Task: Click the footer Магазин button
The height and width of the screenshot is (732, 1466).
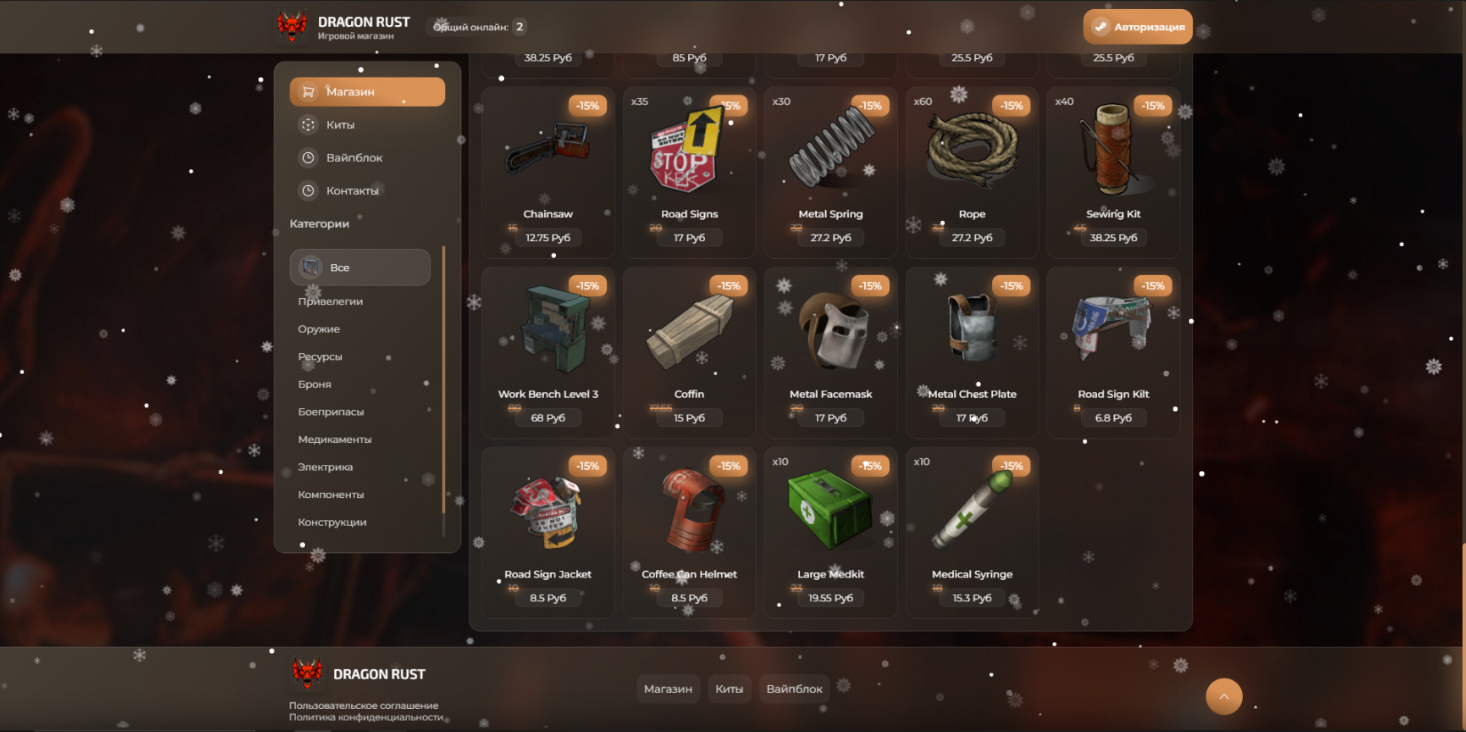Action: [668, 689]
